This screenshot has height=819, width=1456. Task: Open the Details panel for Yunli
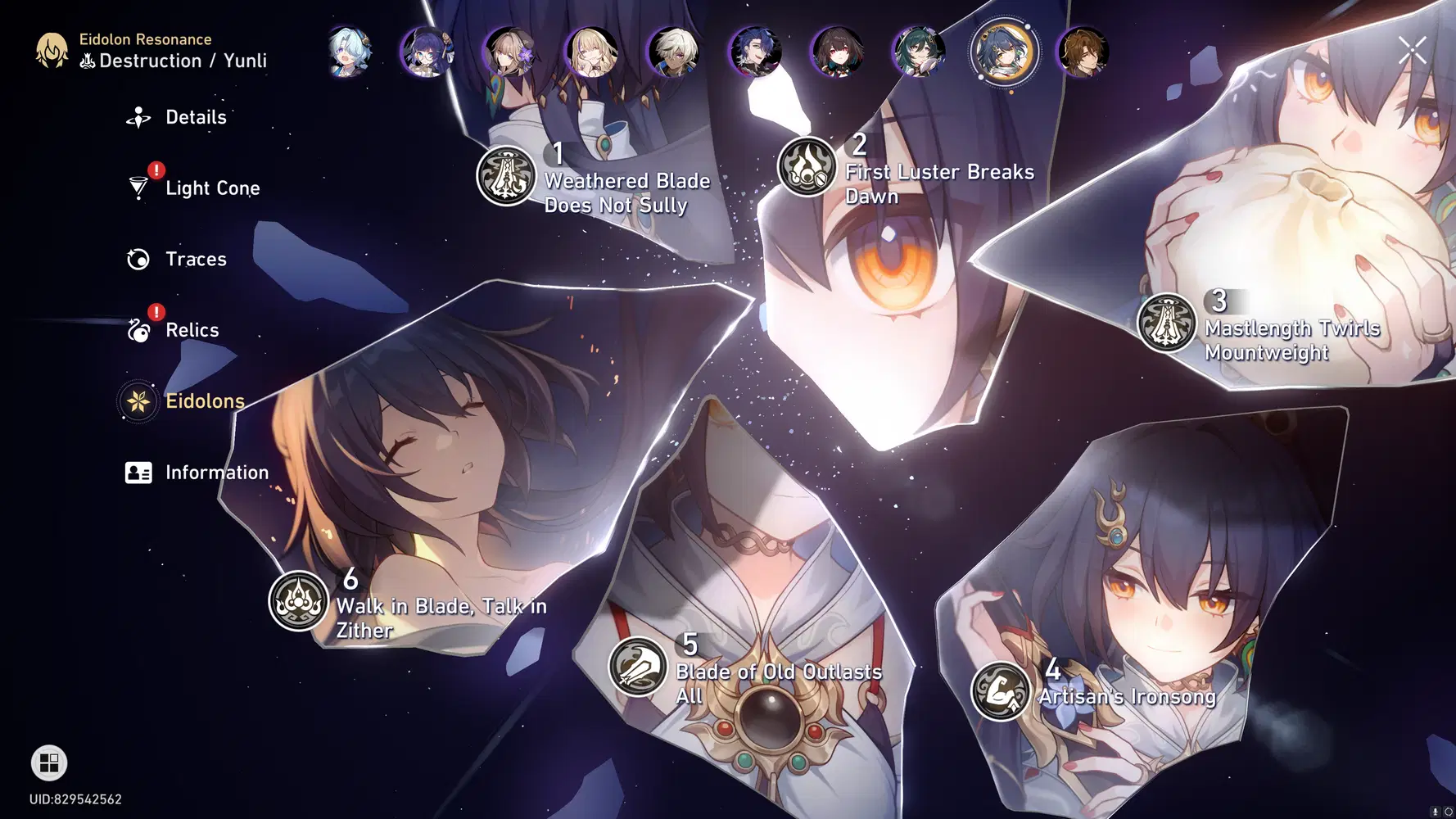(x=196, y=117)
